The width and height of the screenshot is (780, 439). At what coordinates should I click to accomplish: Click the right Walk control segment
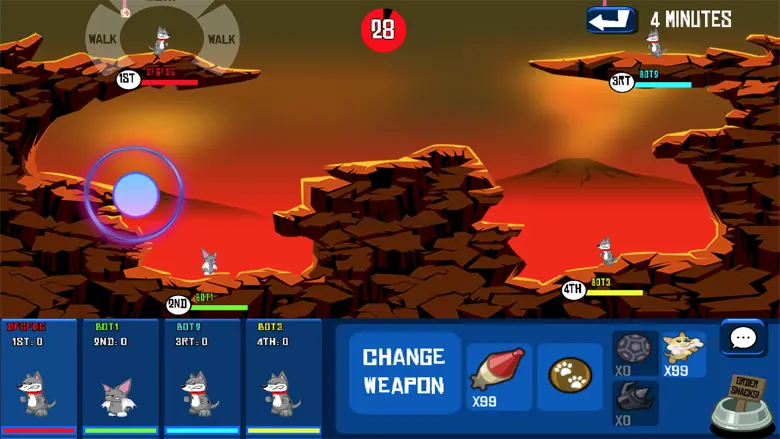(x=221, y=39)
